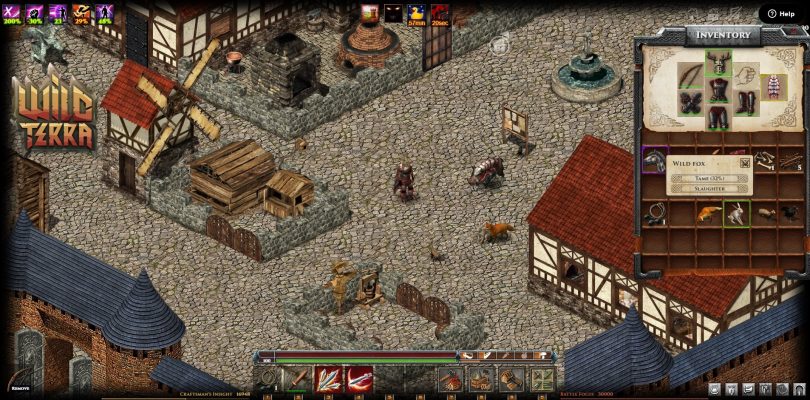Select the axe and wood hotbar slot
Image resolution: width=810 pixels, height=400 pixels.
pos(451,379)
